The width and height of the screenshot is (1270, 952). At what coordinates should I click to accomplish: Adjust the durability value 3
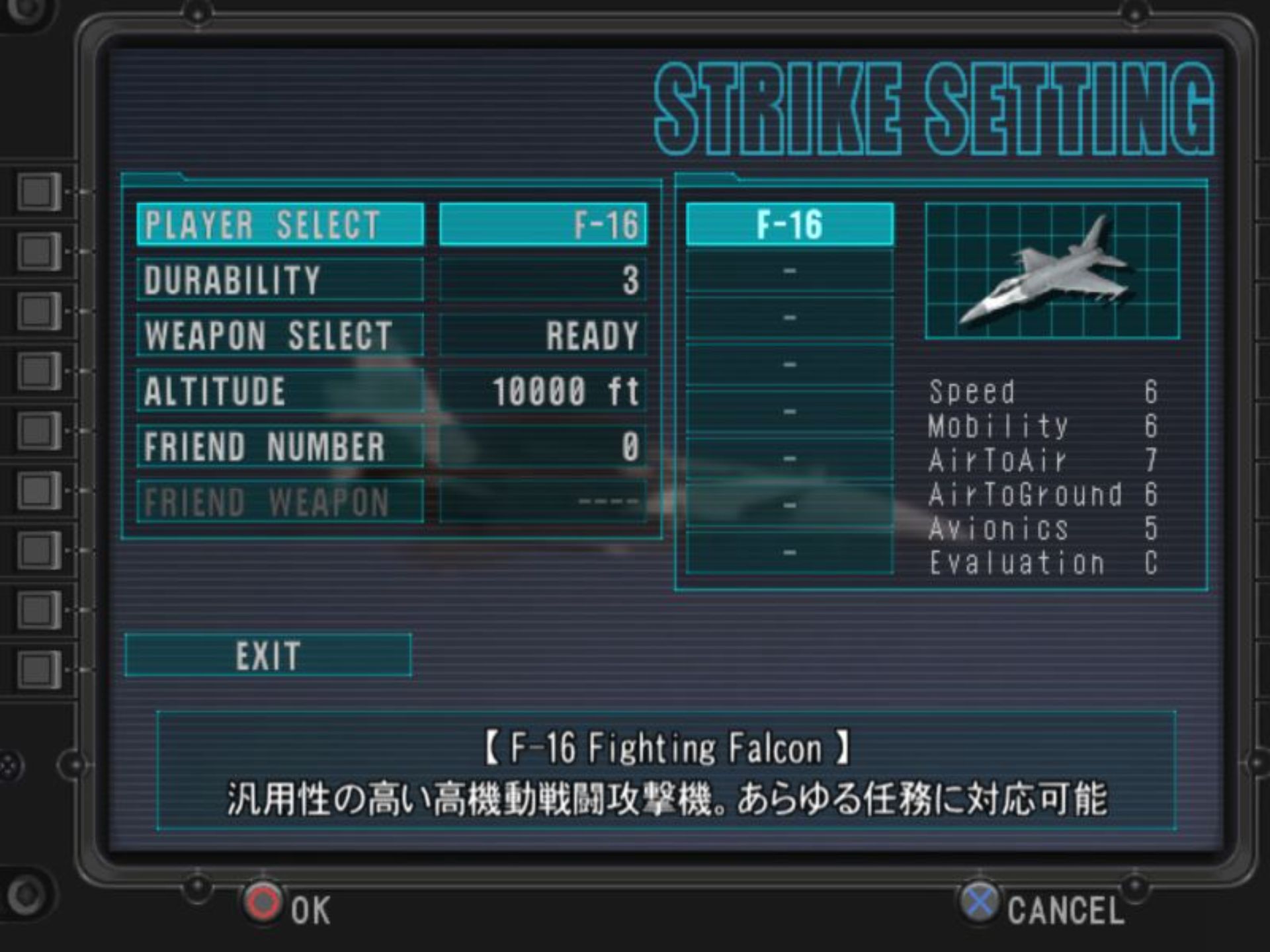click(542, 280)
